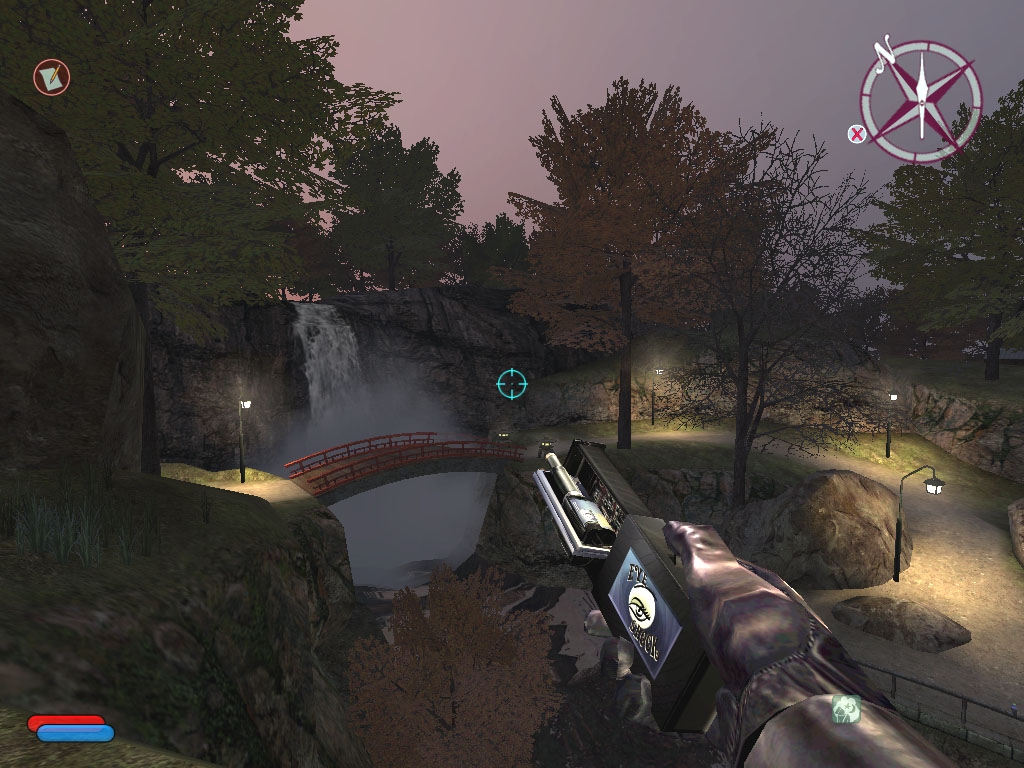Select the red X marker beside the compass
Viewport: 1024px width, 768px height.
point(857,133)
